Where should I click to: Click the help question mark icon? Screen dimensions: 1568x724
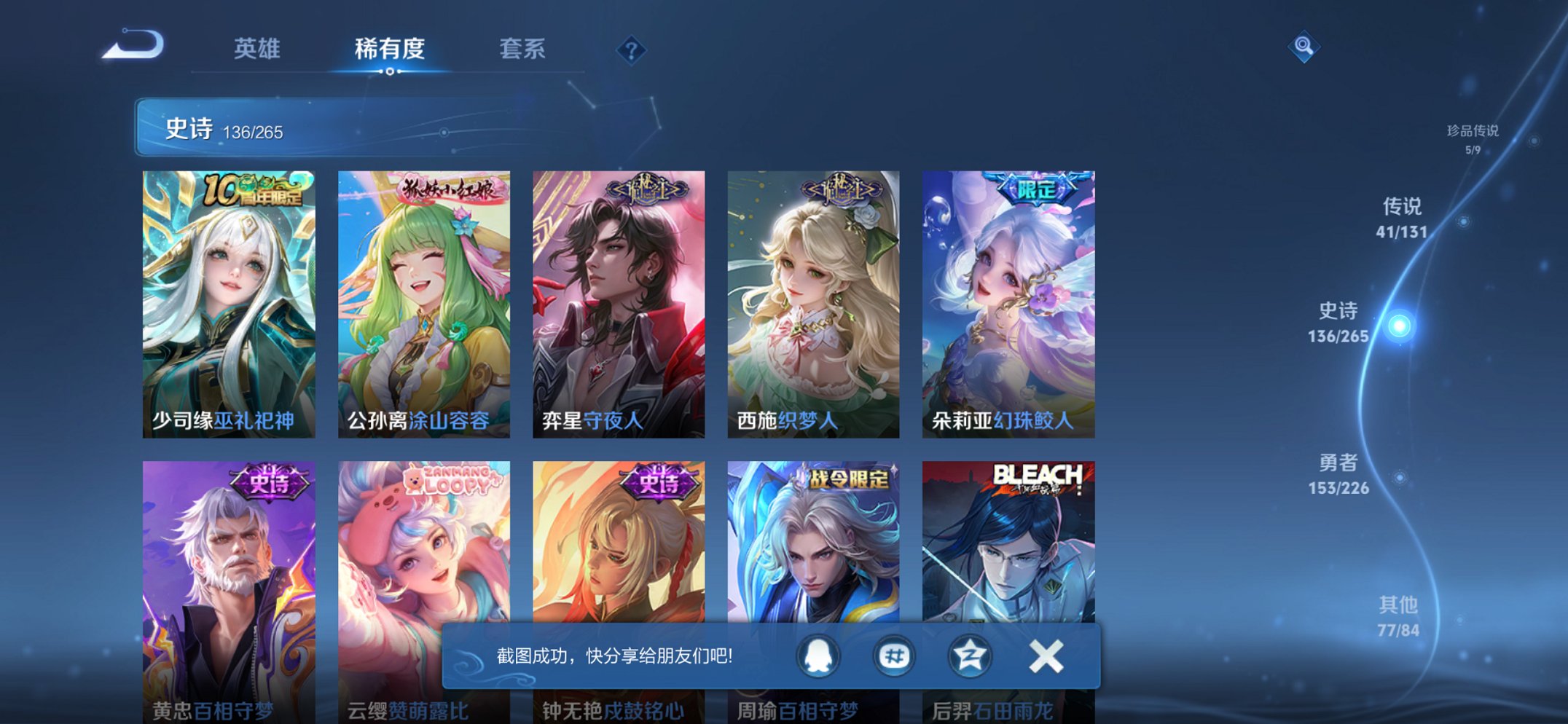coord(631,50)
